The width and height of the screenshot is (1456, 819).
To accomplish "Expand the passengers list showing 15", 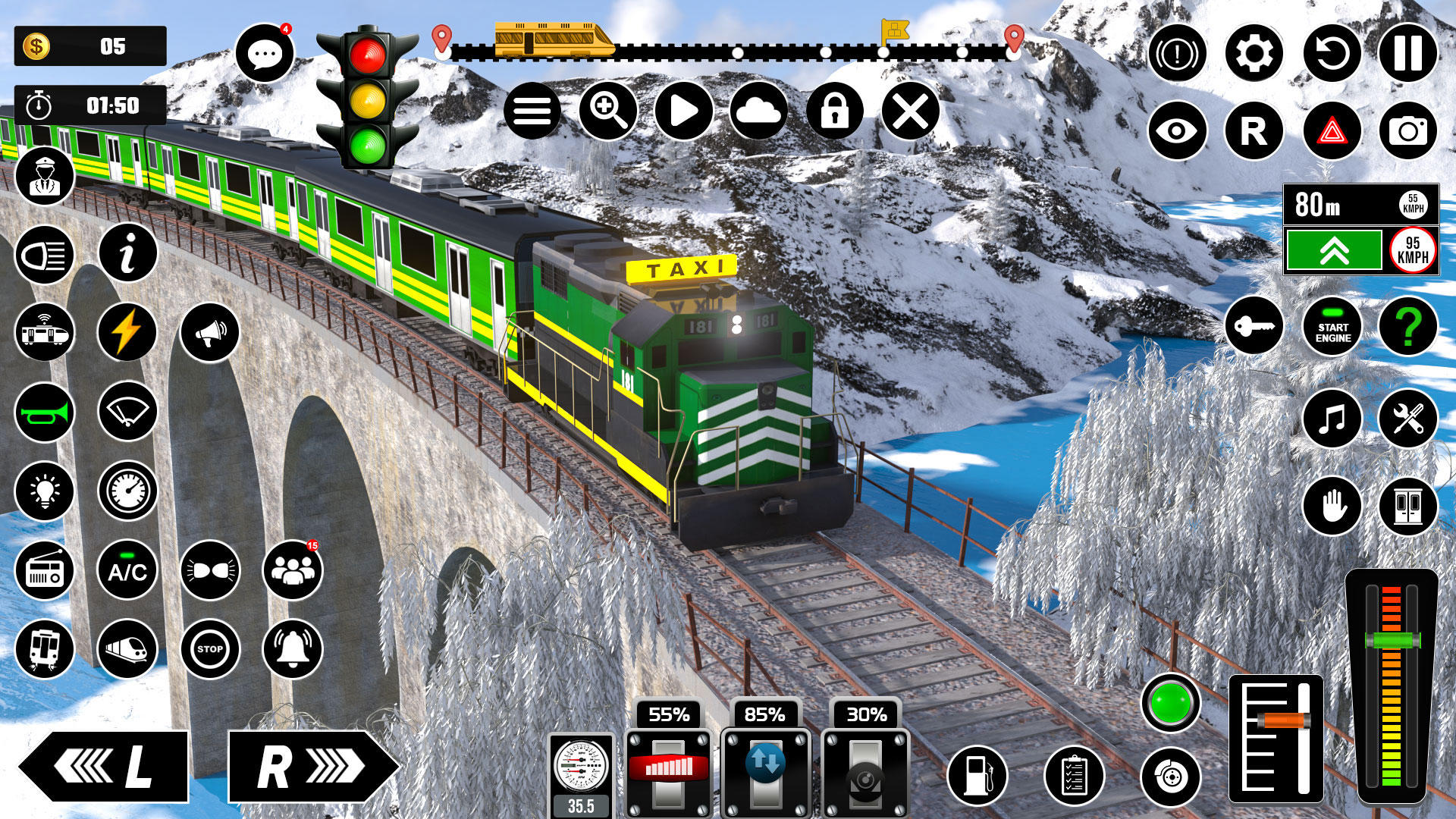I will [x=292, y=570].
